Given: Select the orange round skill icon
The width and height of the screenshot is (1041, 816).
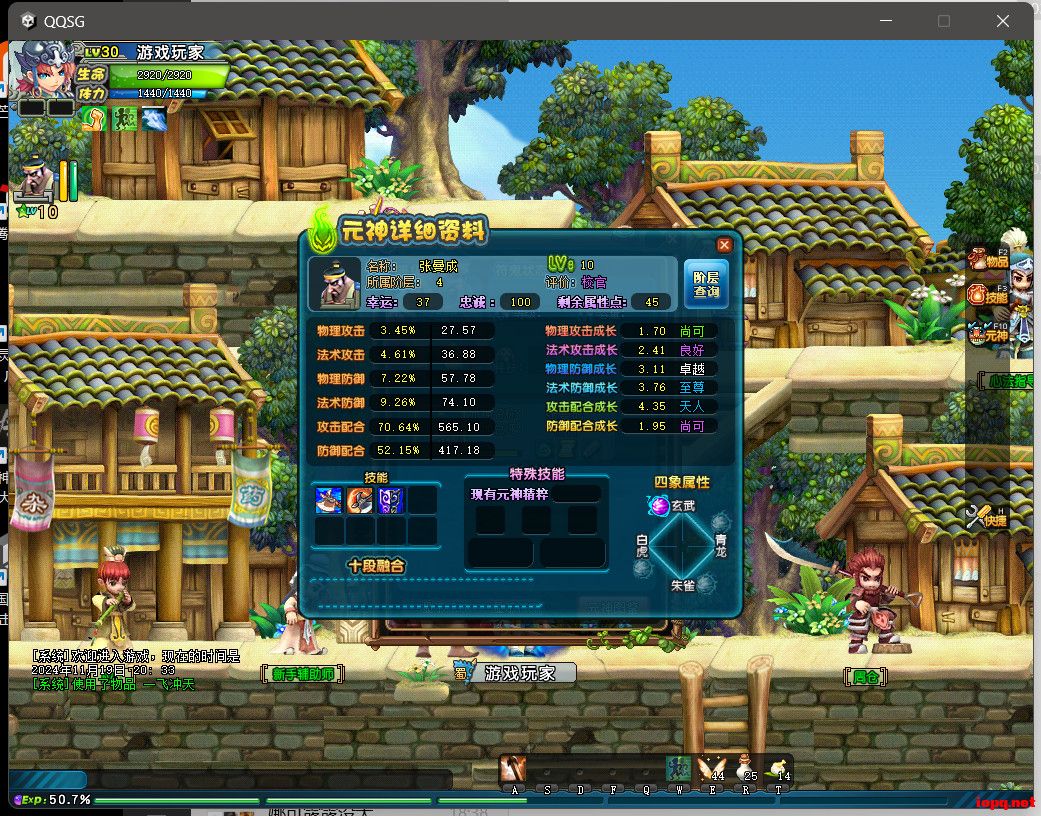Looking at the screenshot, I should (360, 500).
